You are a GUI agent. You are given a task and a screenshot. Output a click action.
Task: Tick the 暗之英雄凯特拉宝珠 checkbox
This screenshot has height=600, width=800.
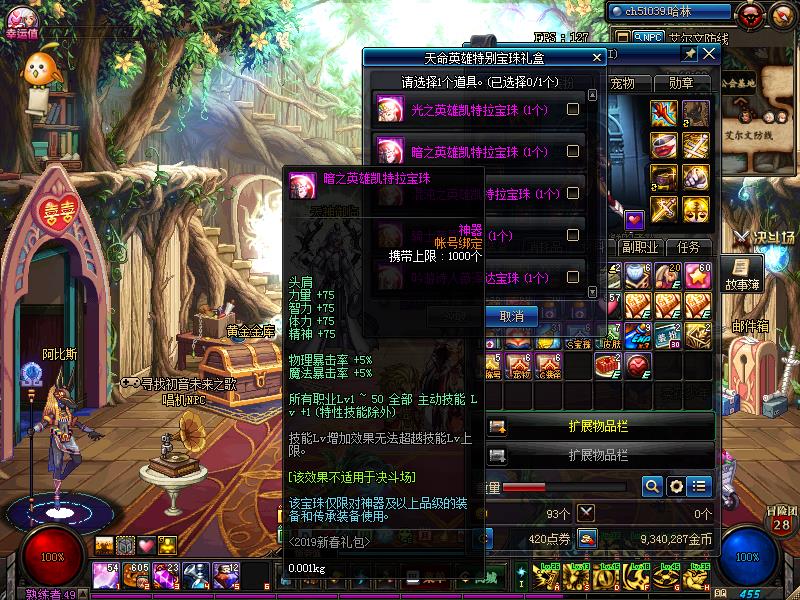[573, 152]
